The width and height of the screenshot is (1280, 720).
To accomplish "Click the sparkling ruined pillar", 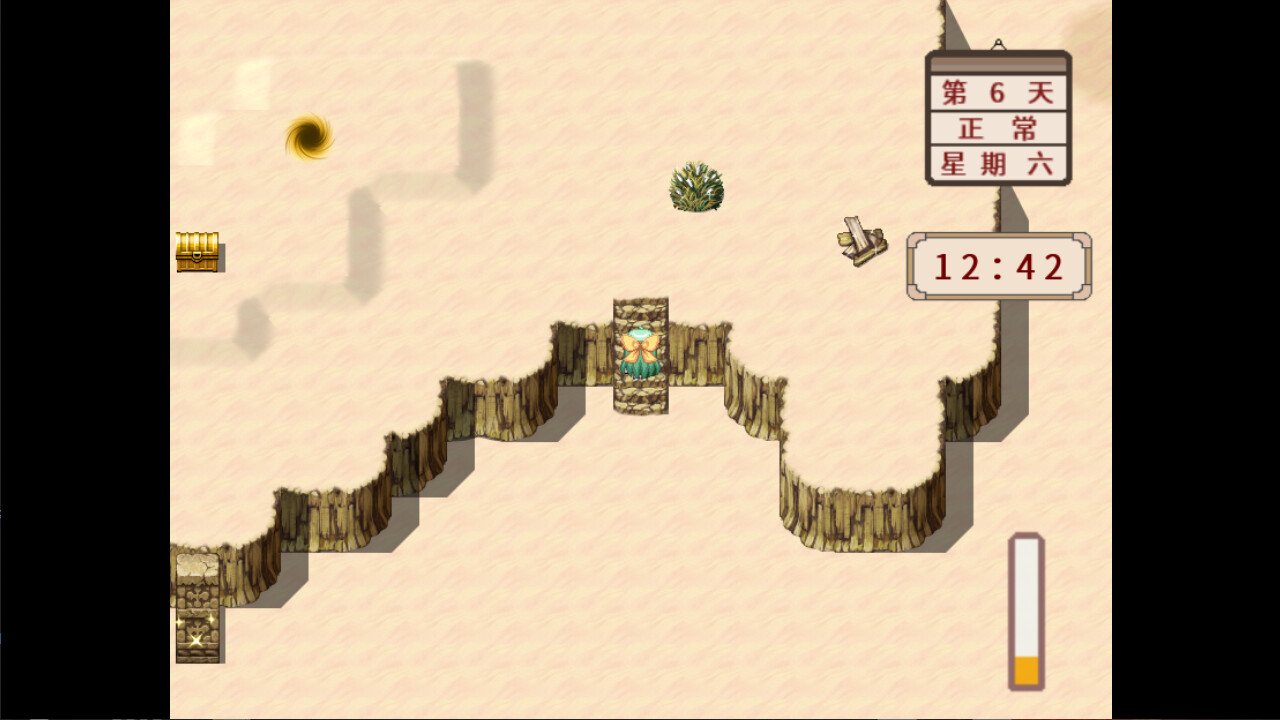I will tap(199, 630).
